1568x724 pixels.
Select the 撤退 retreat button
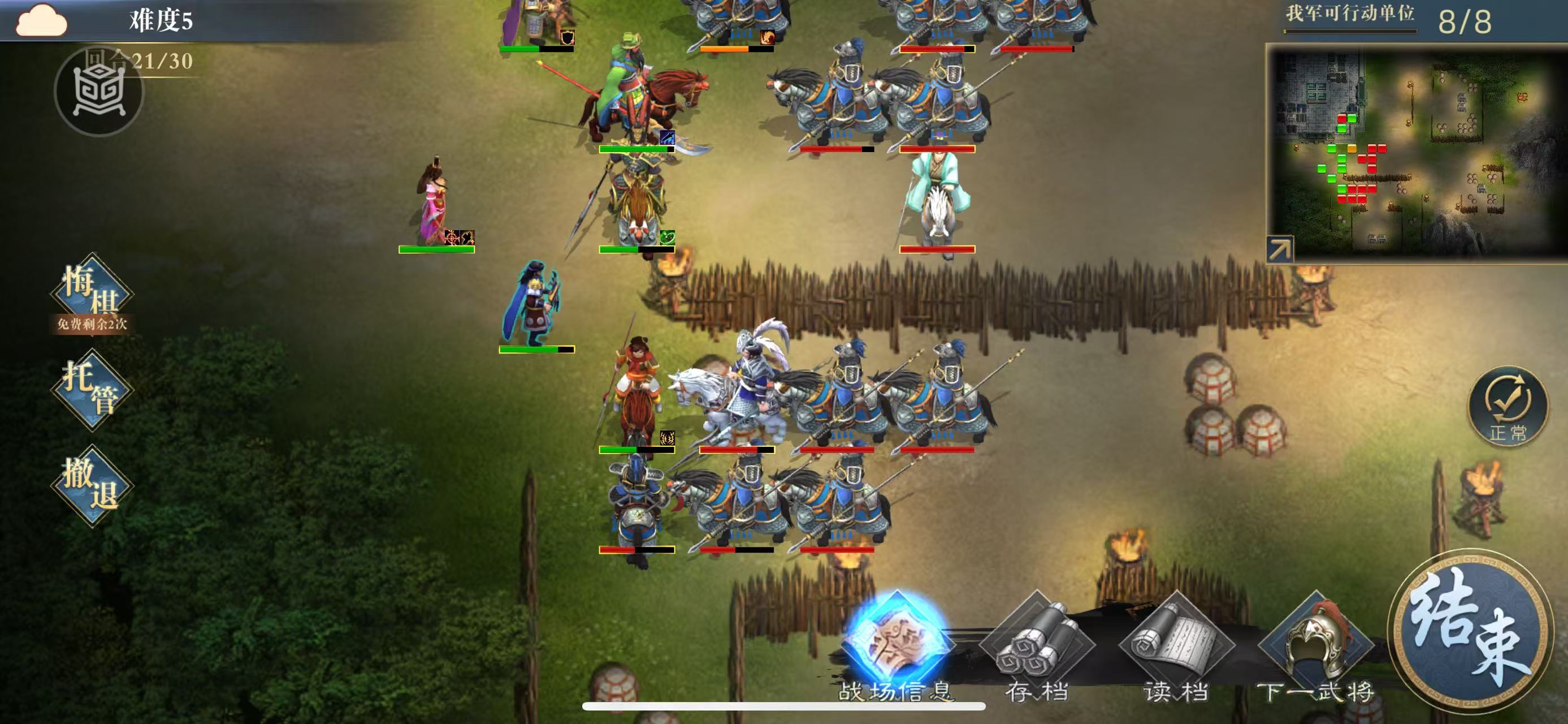[92, 485]
